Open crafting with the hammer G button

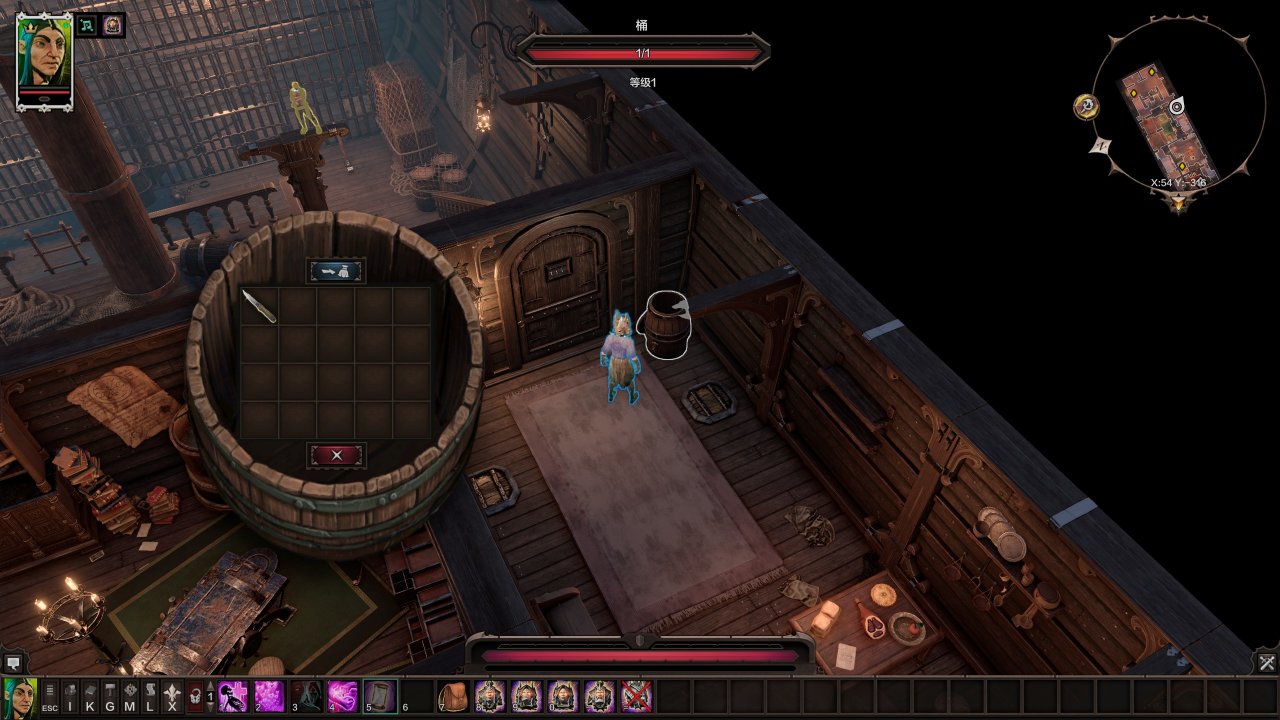pyautogui.click(x=110, y=696)
